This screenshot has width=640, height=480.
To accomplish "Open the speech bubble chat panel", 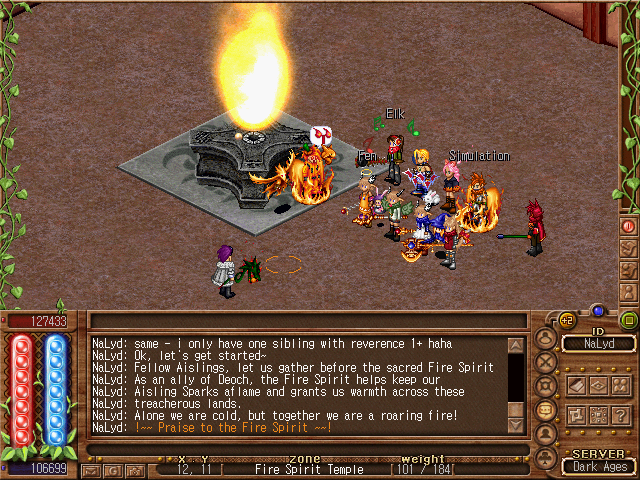I will click(x=546, y=409).
